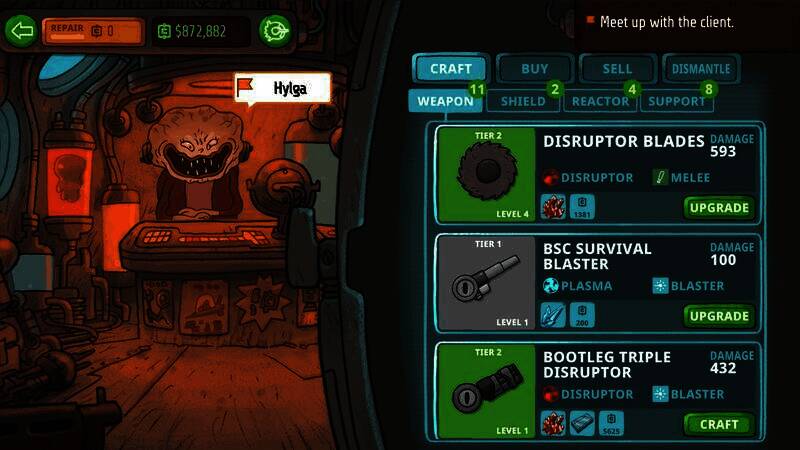Click the Hylga name flag label
This screenshot has height=450, width=800.
281,88
